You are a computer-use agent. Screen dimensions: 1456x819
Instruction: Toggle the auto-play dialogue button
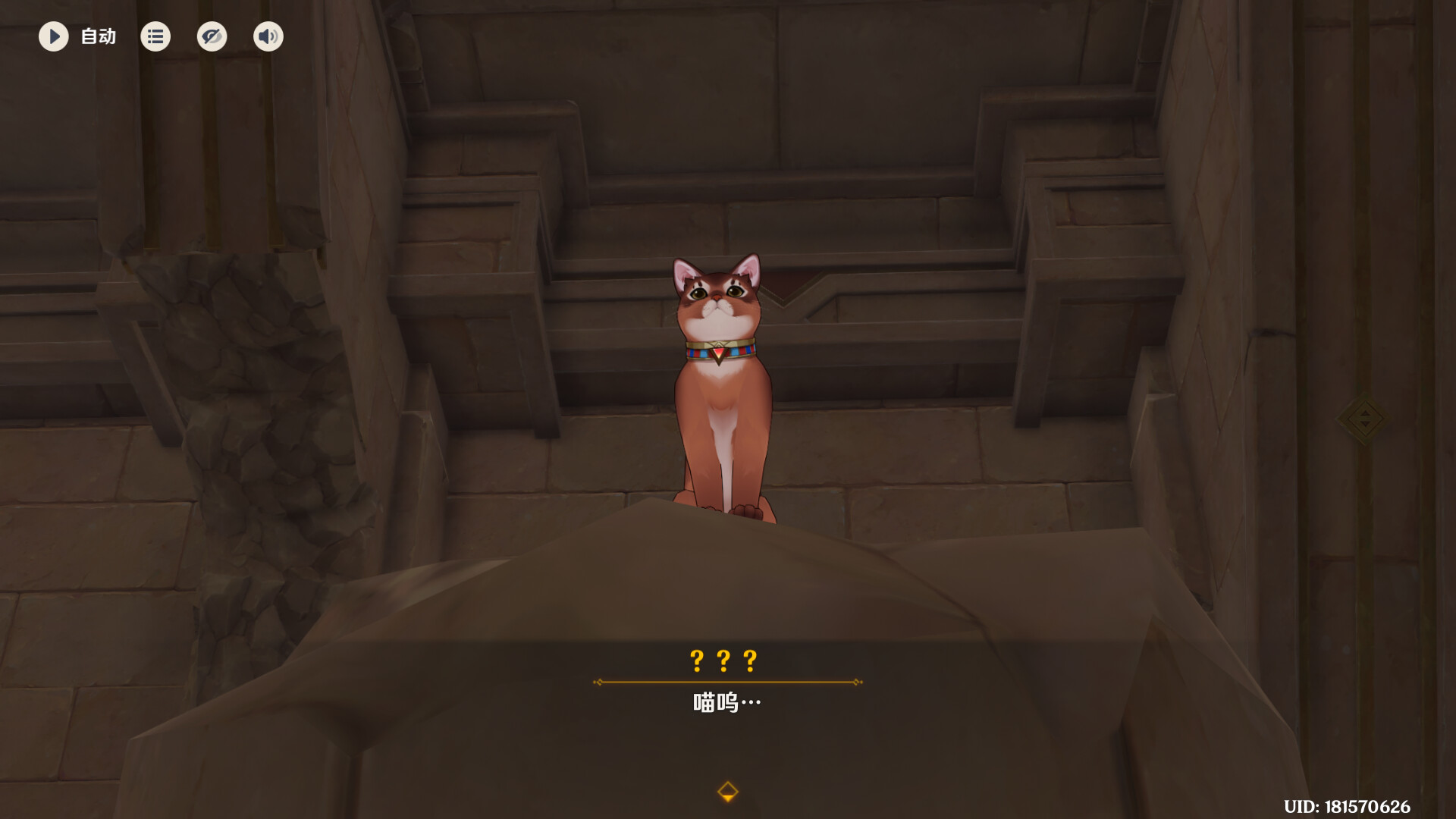point(54,36)
